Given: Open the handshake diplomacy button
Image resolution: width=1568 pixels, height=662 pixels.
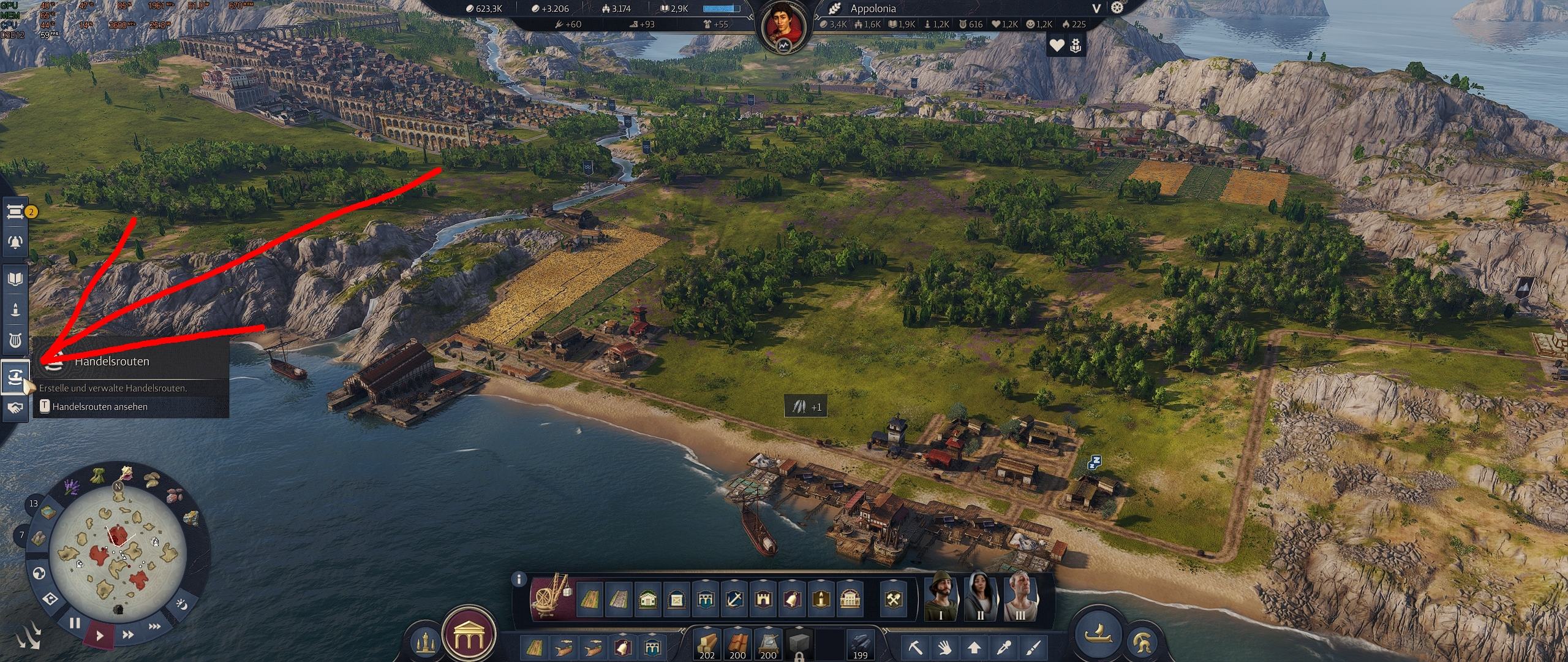Looking at the screenshot, I should [15, 408].
